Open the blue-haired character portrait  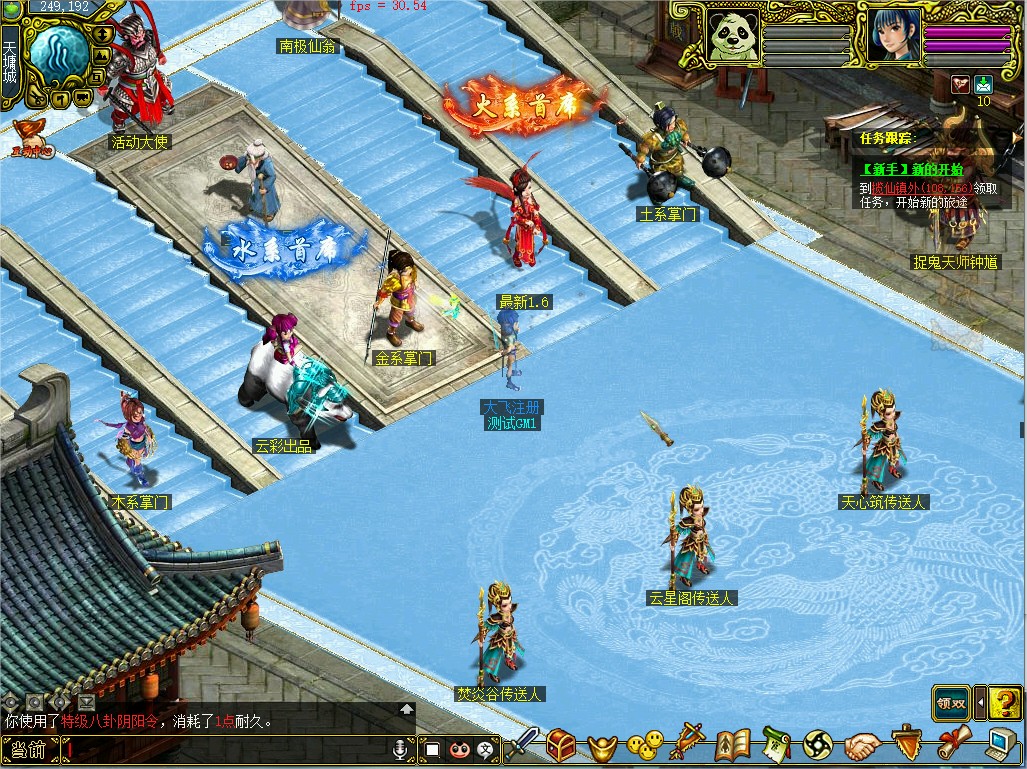pos(893,36)
